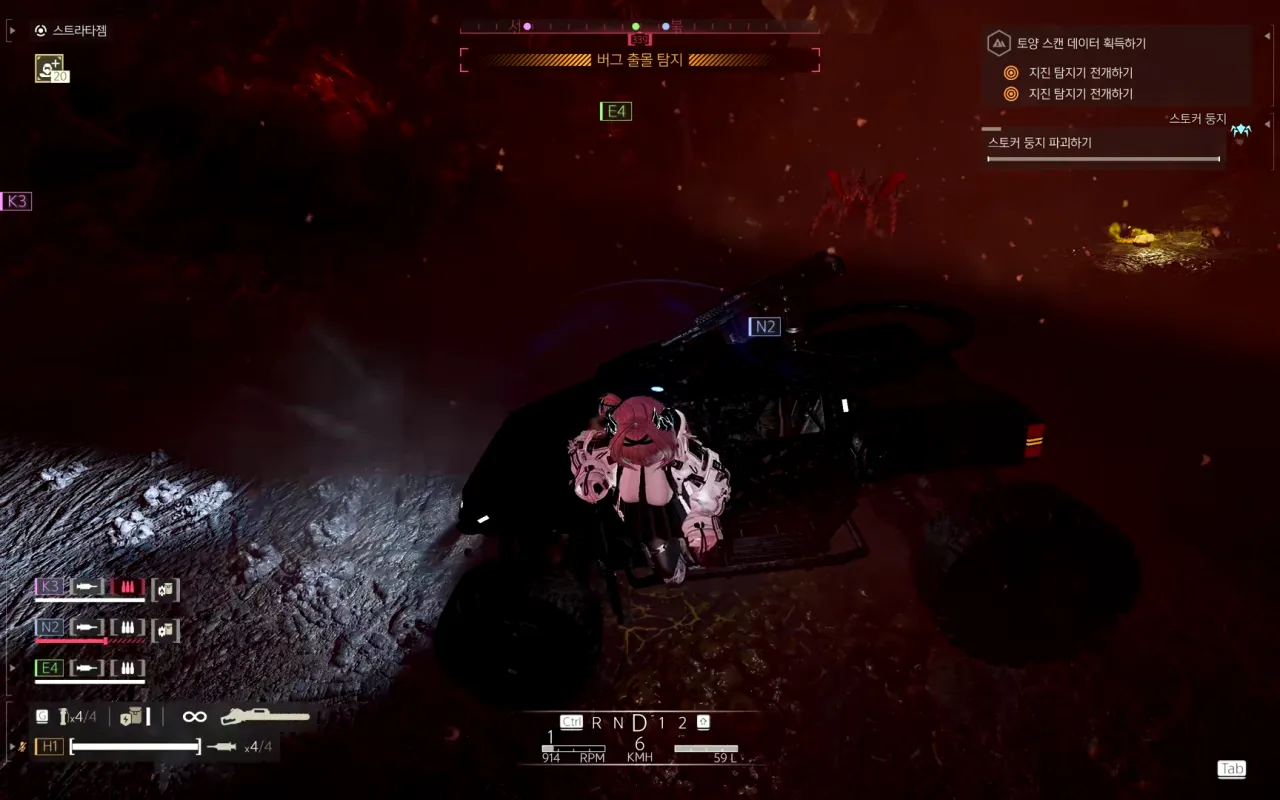Click the K3 teammate marker at screen edge

(x=16, y=201)
